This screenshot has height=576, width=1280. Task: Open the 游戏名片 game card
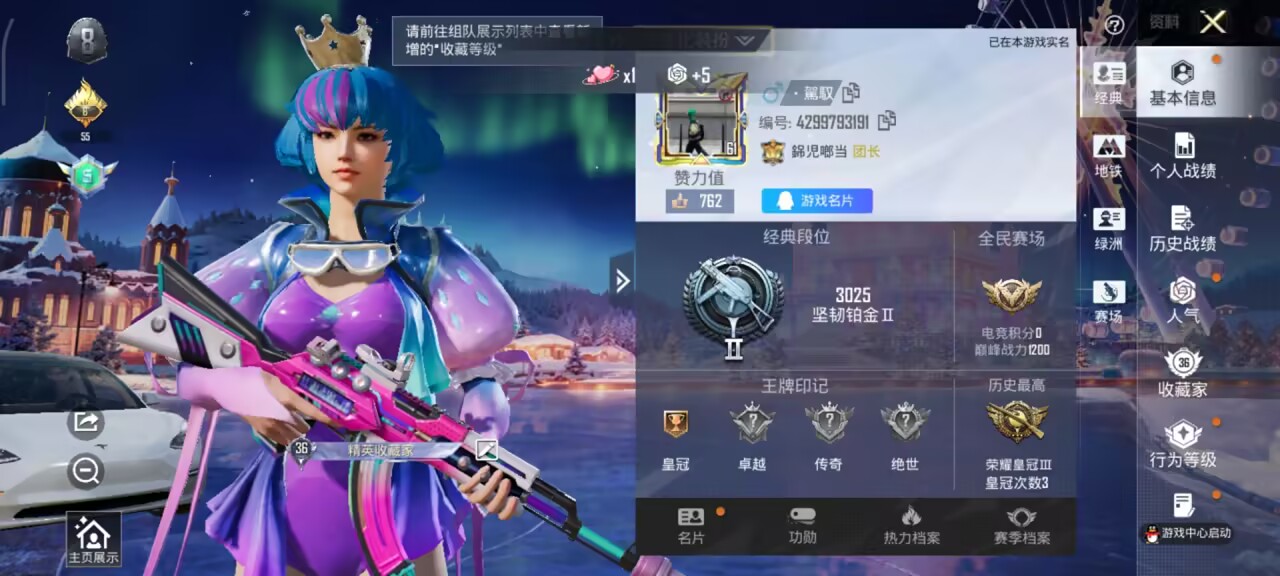tap(817, 201)
